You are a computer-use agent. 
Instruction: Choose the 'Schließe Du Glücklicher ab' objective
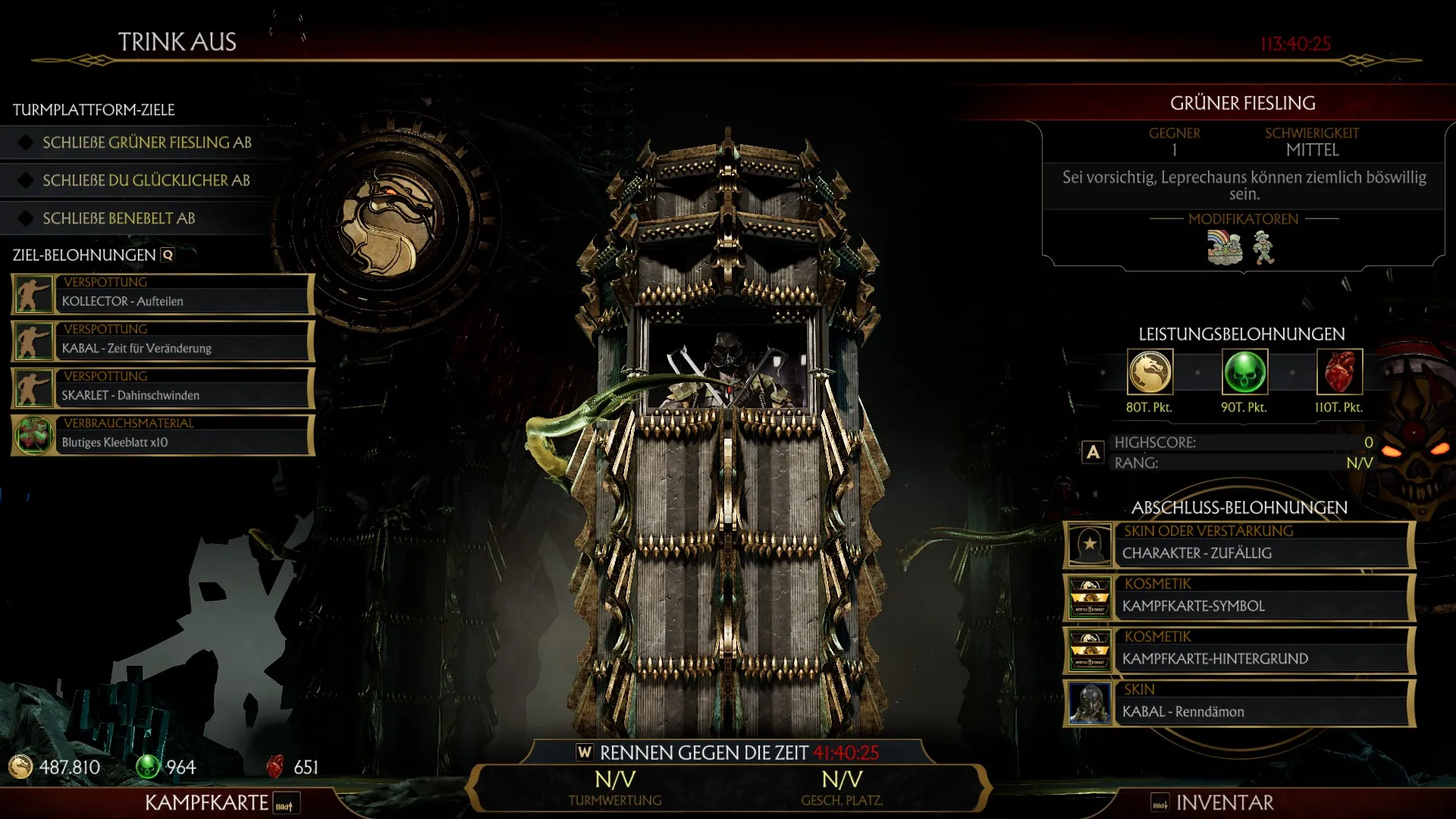(146, 180)
